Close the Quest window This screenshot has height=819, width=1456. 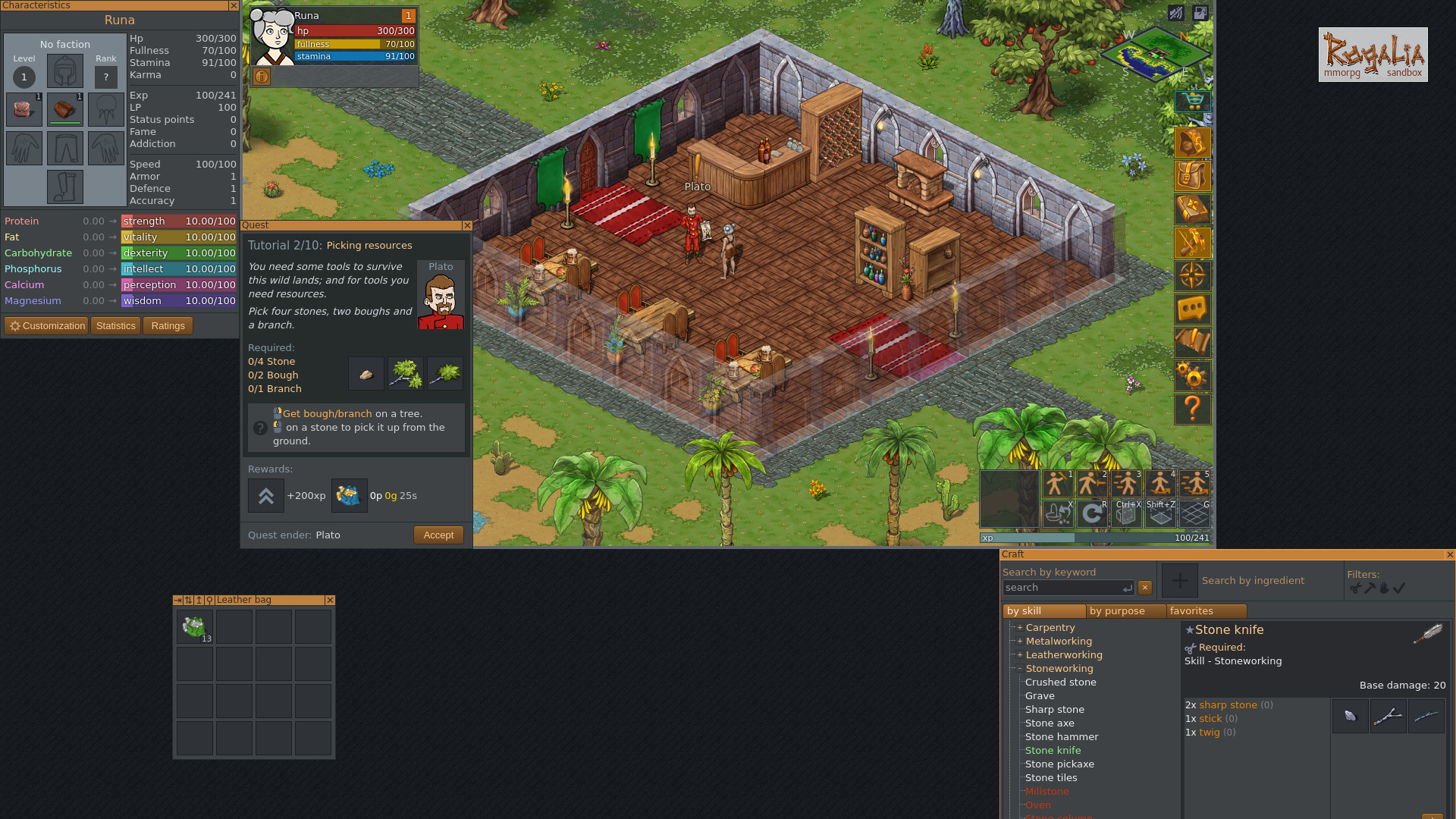tap(467, 225)
